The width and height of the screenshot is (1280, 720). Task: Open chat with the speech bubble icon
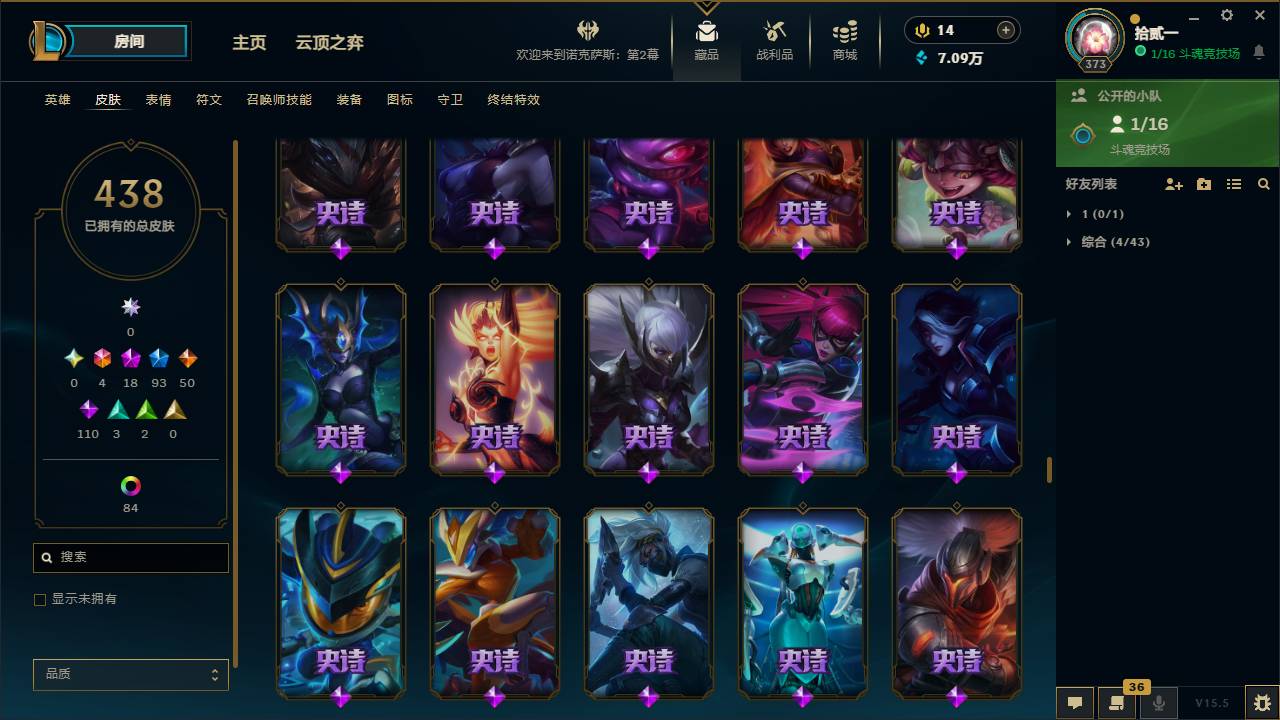coord(1075,703)
